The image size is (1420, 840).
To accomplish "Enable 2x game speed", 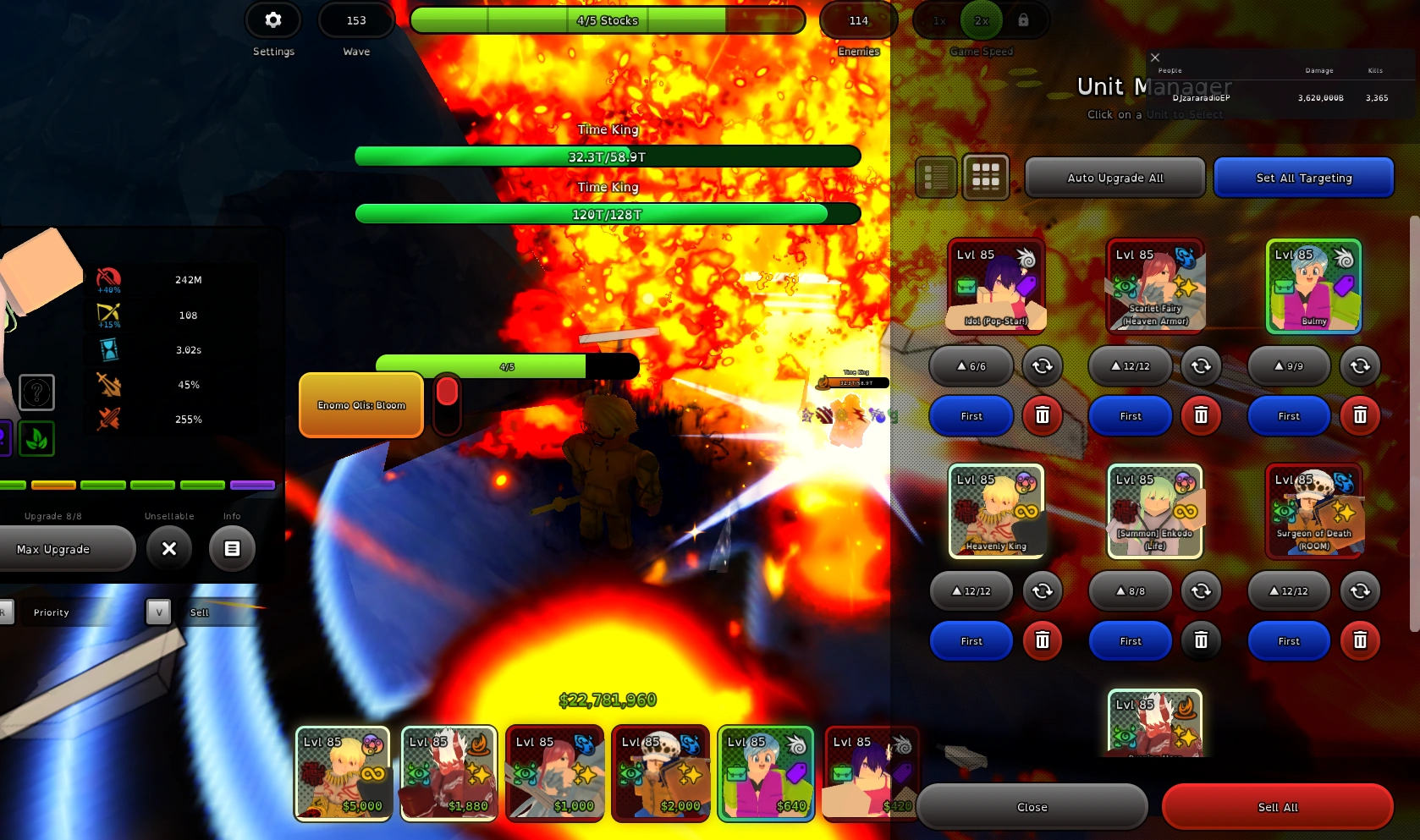I will [x=982, y=19].
